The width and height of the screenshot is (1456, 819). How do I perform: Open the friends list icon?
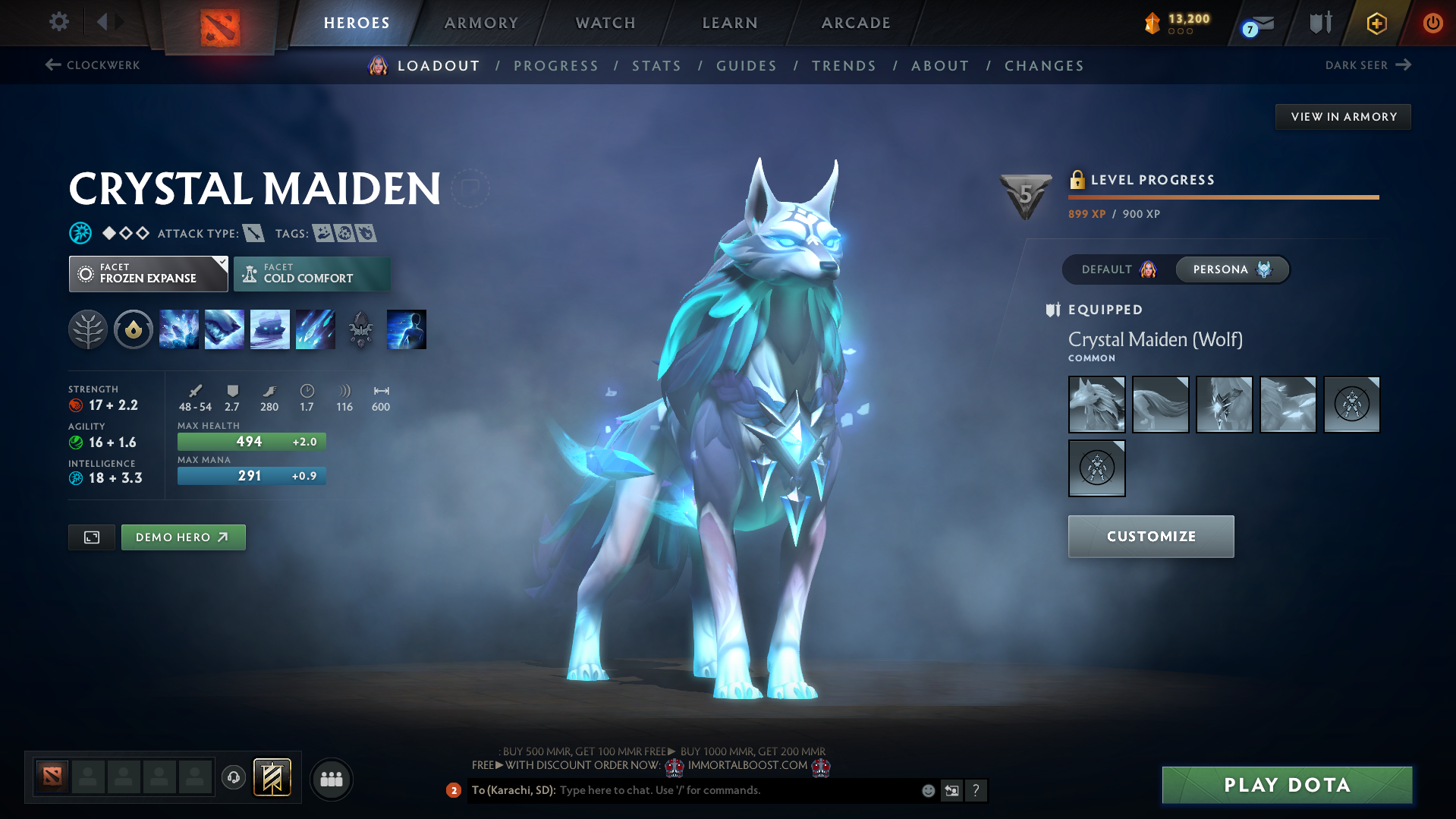tap(331, 779)
